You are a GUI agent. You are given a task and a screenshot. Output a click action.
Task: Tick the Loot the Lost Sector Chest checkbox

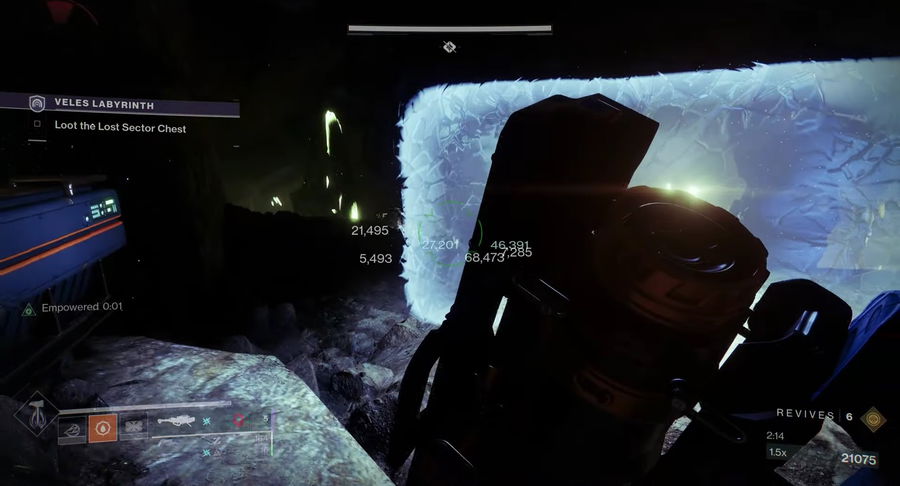[37, 127]
